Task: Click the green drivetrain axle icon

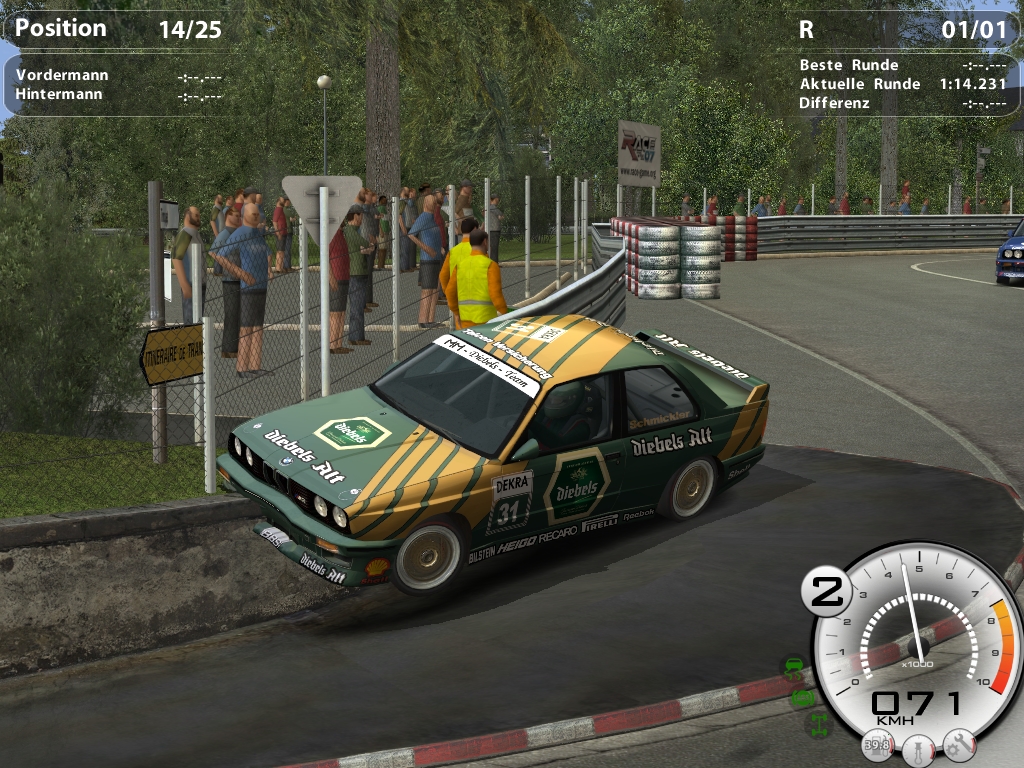Action: [820, 725]
